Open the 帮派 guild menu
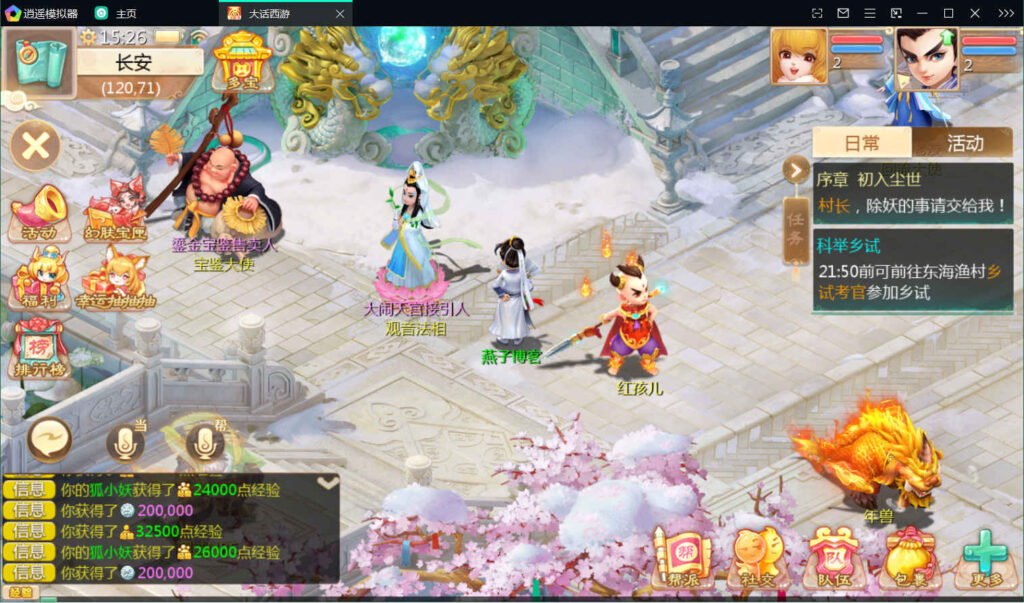The width and height of the screenshot is (1024, 603). 681,557
